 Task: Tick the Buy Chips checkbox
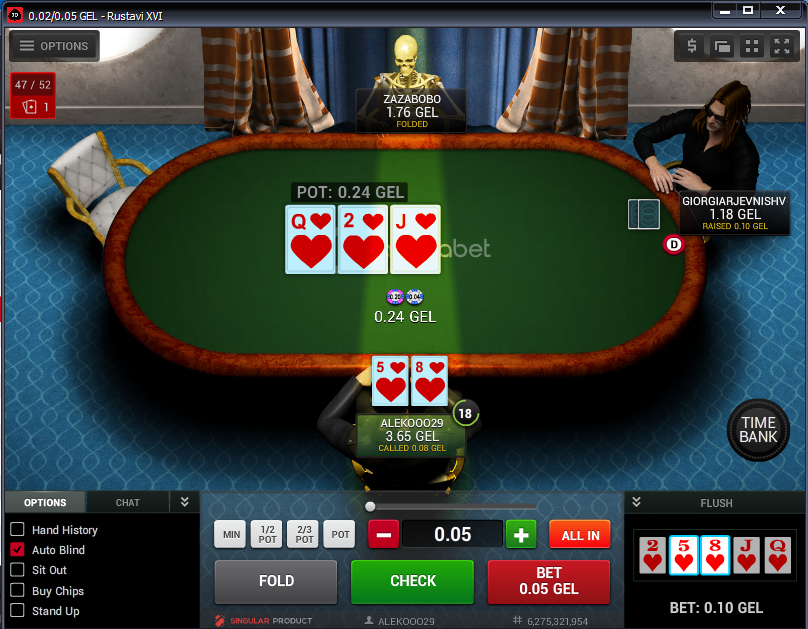(x=17, y=591)
